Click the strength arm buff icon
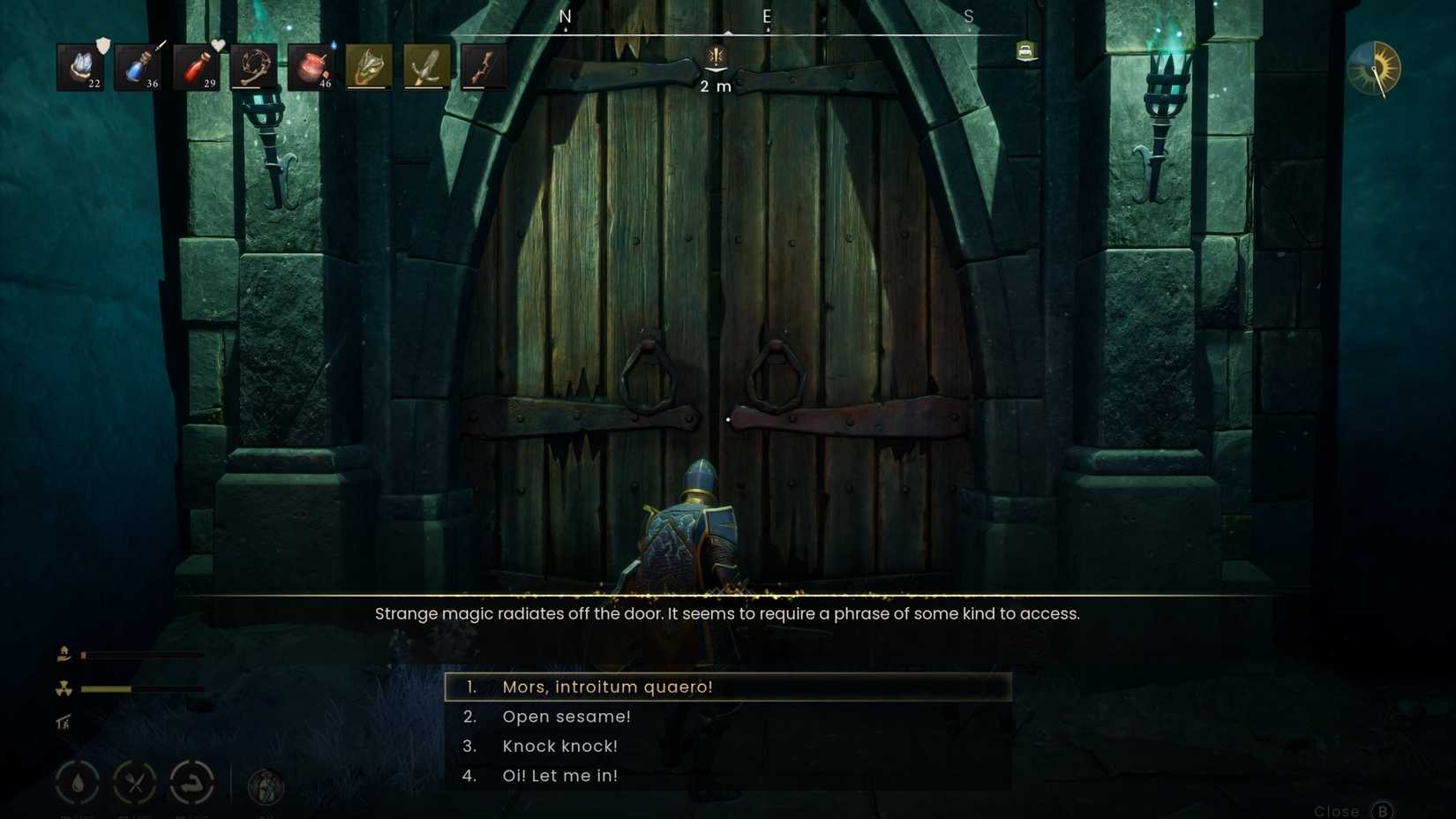 pos(192,782)
